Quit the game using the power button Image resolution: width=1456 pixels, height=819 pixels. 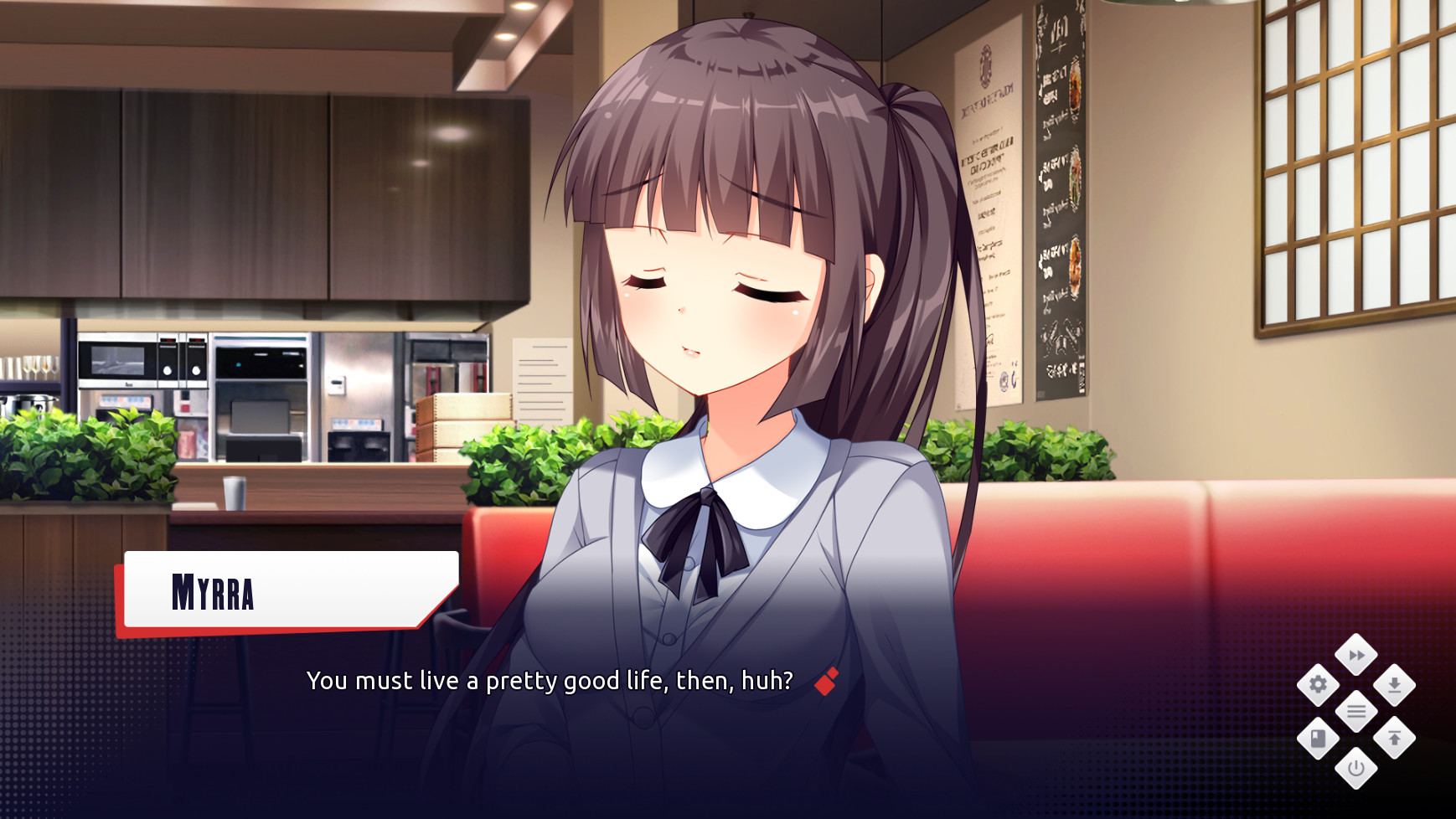tap(1355, 769)
